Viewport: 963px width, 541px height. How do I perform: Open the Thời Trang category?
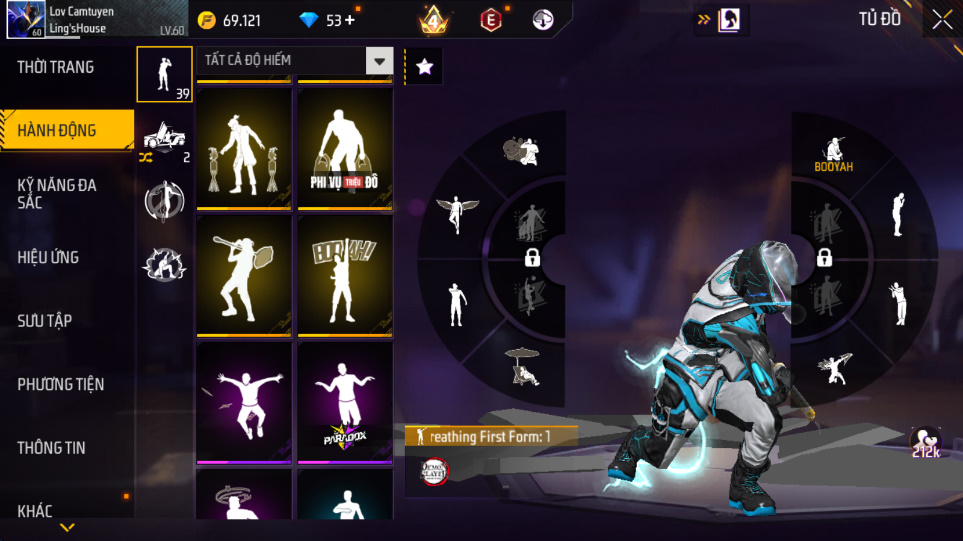click(x=56, y=67)
